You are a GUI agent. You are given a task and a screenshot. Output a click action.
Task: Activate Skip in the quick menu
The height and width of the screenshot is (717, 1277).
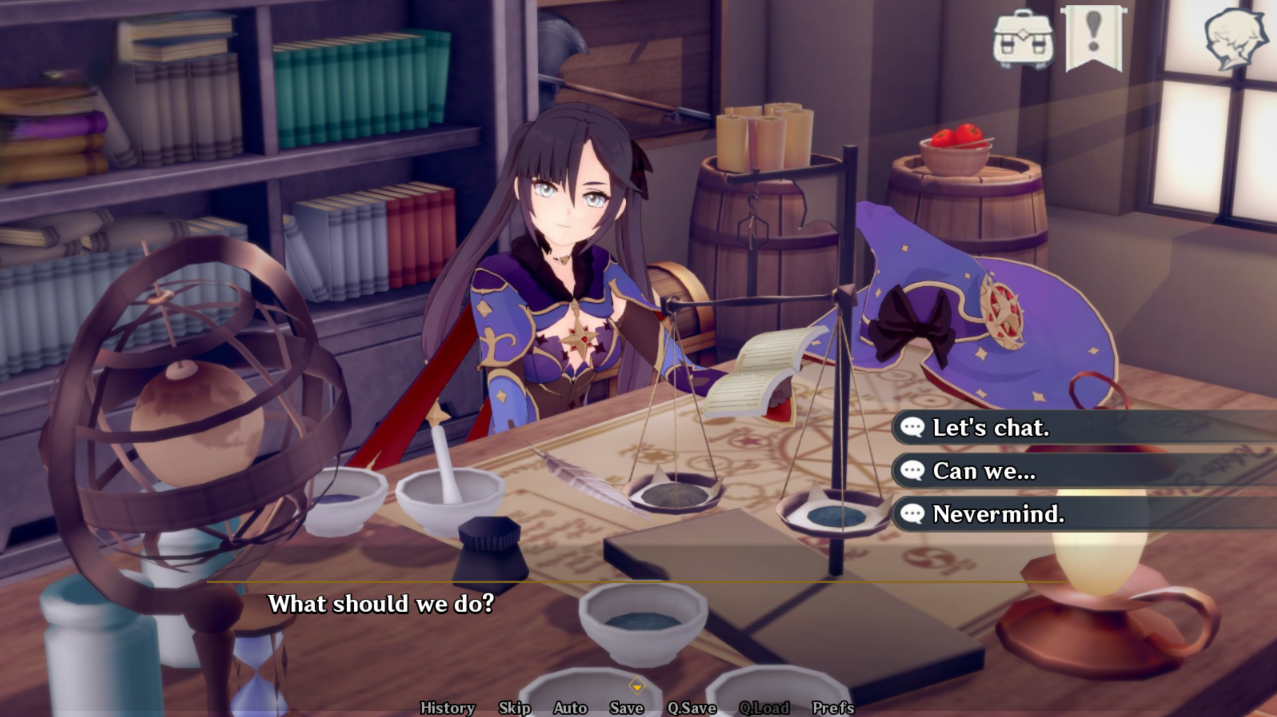click(x=514, y=708)
